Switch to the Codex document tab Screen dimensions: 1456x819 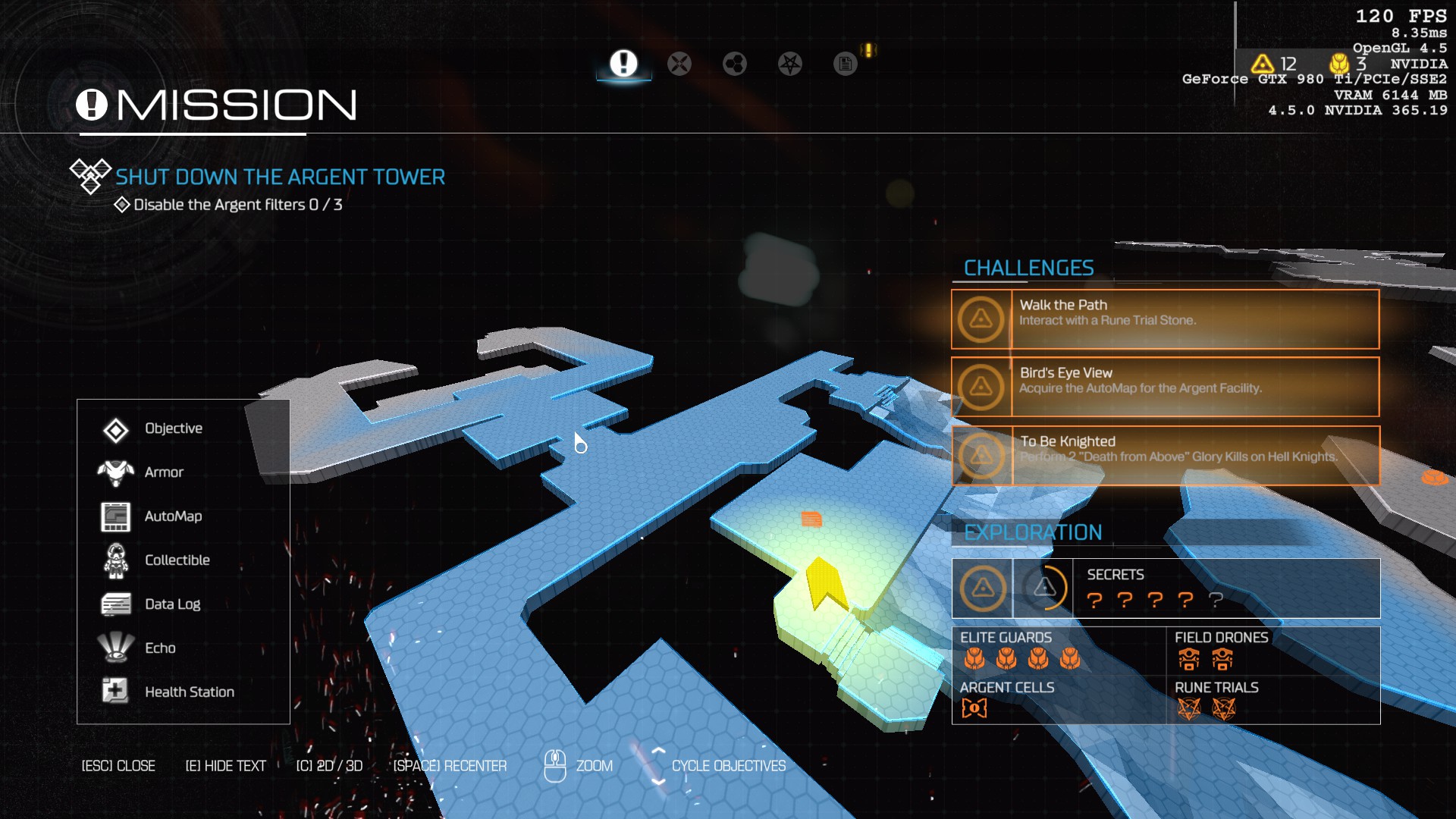pyautogui.click(x=845, y=64)
